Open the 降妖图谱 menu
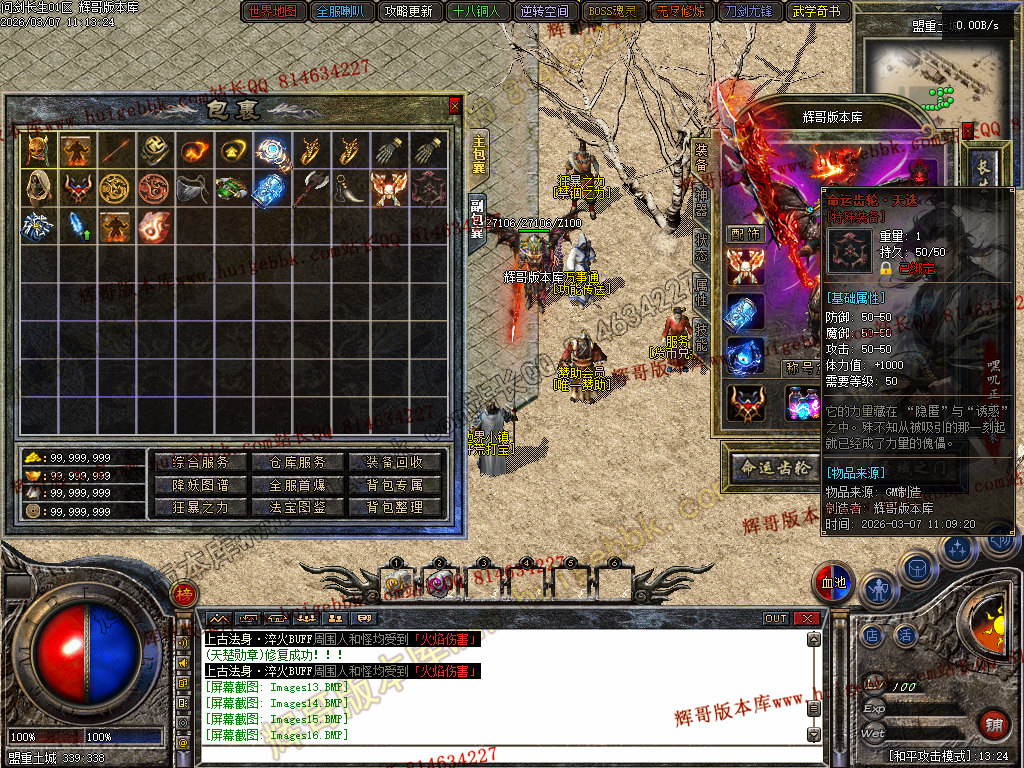This screenshot has height=768, width=1024. tap(201, 485)
